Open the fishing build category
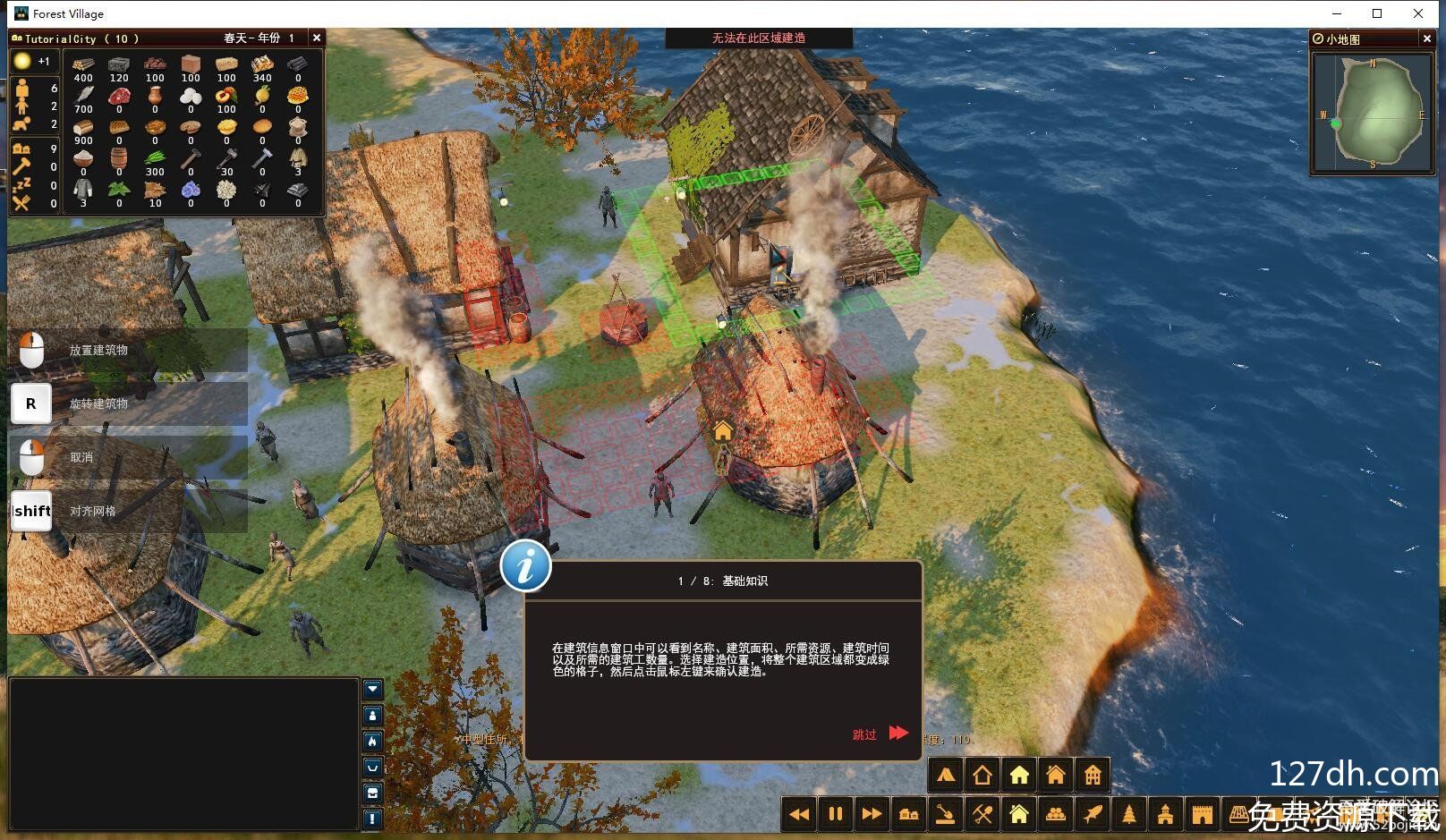This screenshot has width=1446, height=840. (x=1093, y=814)
